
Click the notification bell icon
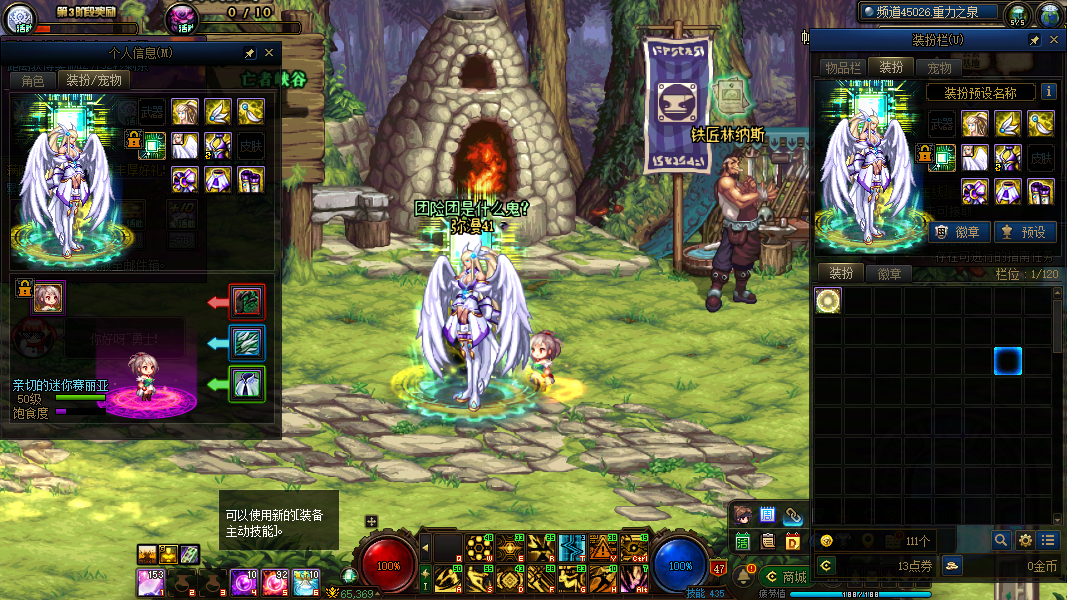tap(745, 575)
